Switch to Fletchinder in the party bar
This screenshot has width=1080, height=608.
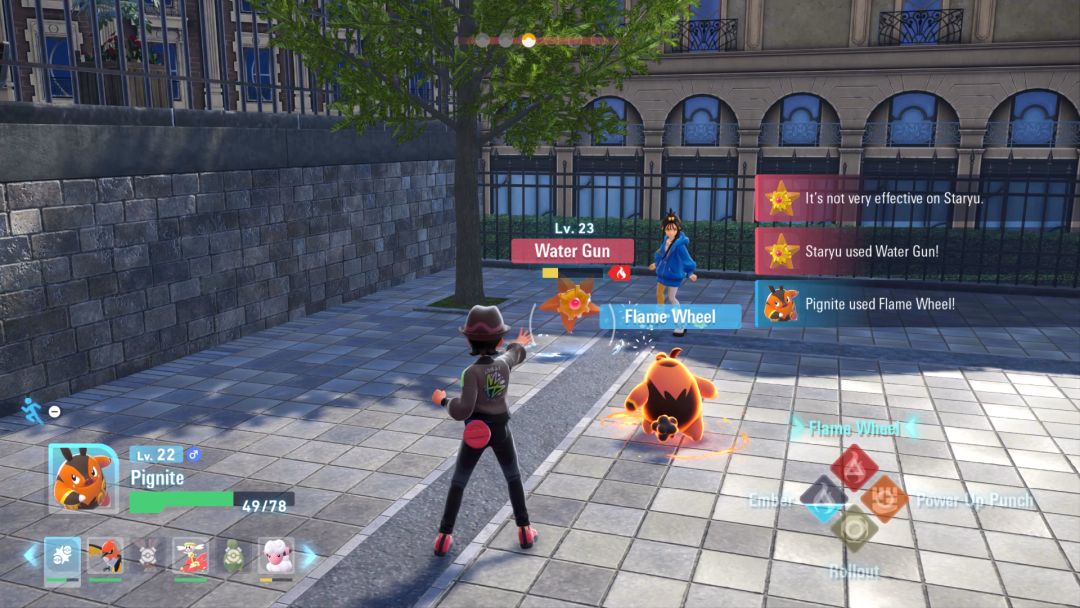(x=105, y=556)
